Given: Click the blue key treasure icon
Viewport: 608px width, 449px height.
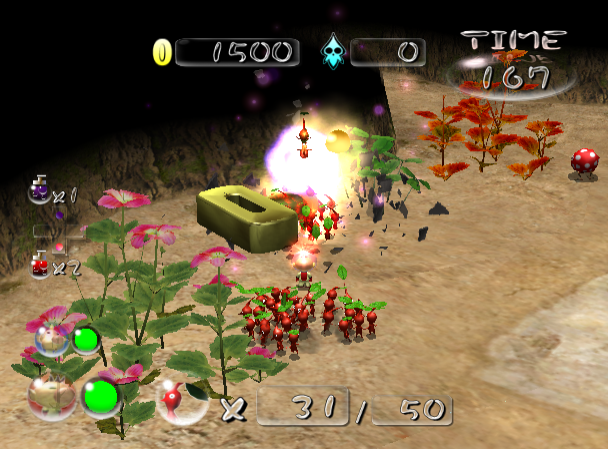Looking at the screenshot, I should click(x=331, y=52).
